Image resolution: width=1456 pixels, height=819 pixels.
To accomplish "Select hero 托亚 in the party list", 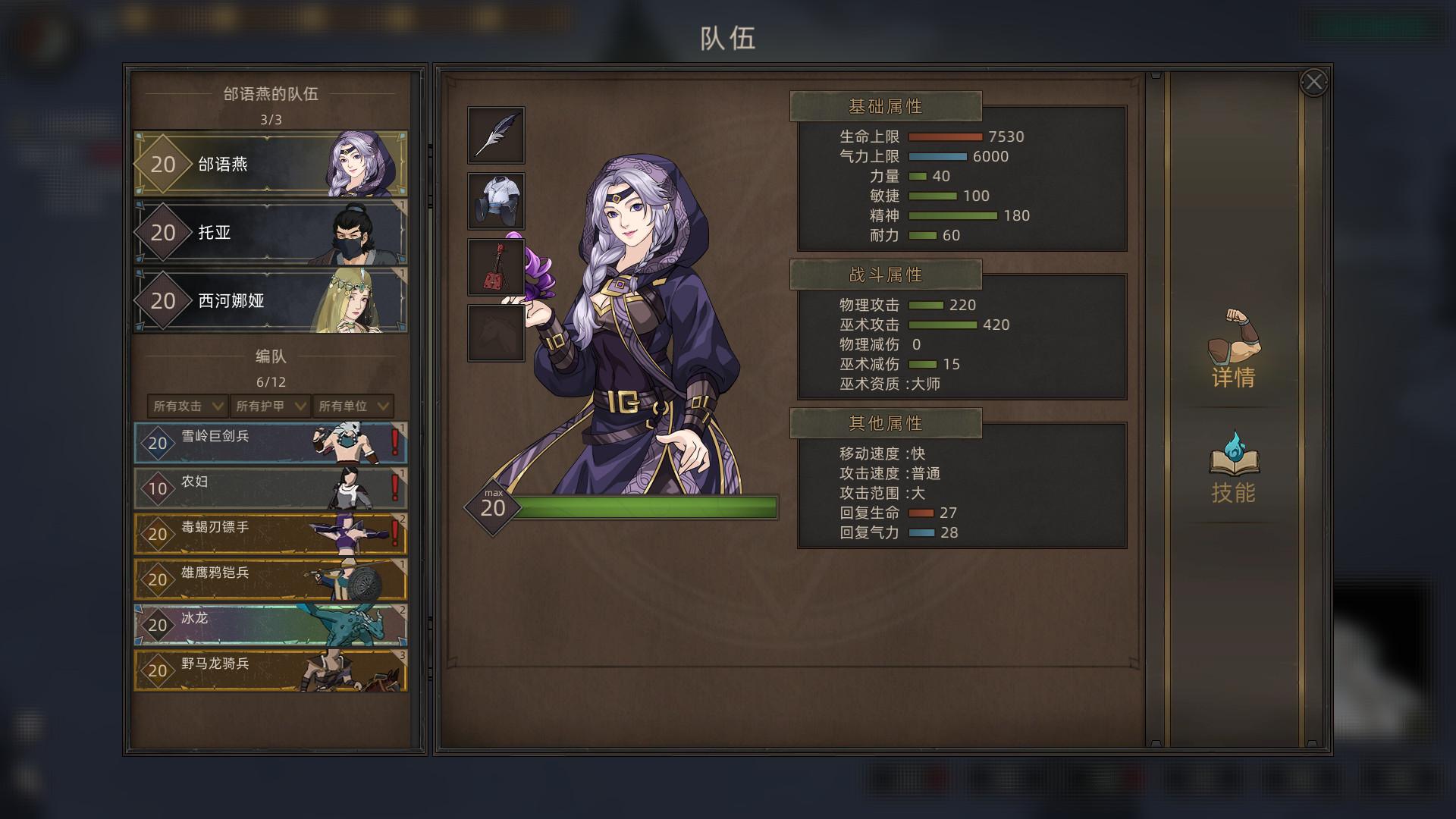I will 270,232.
